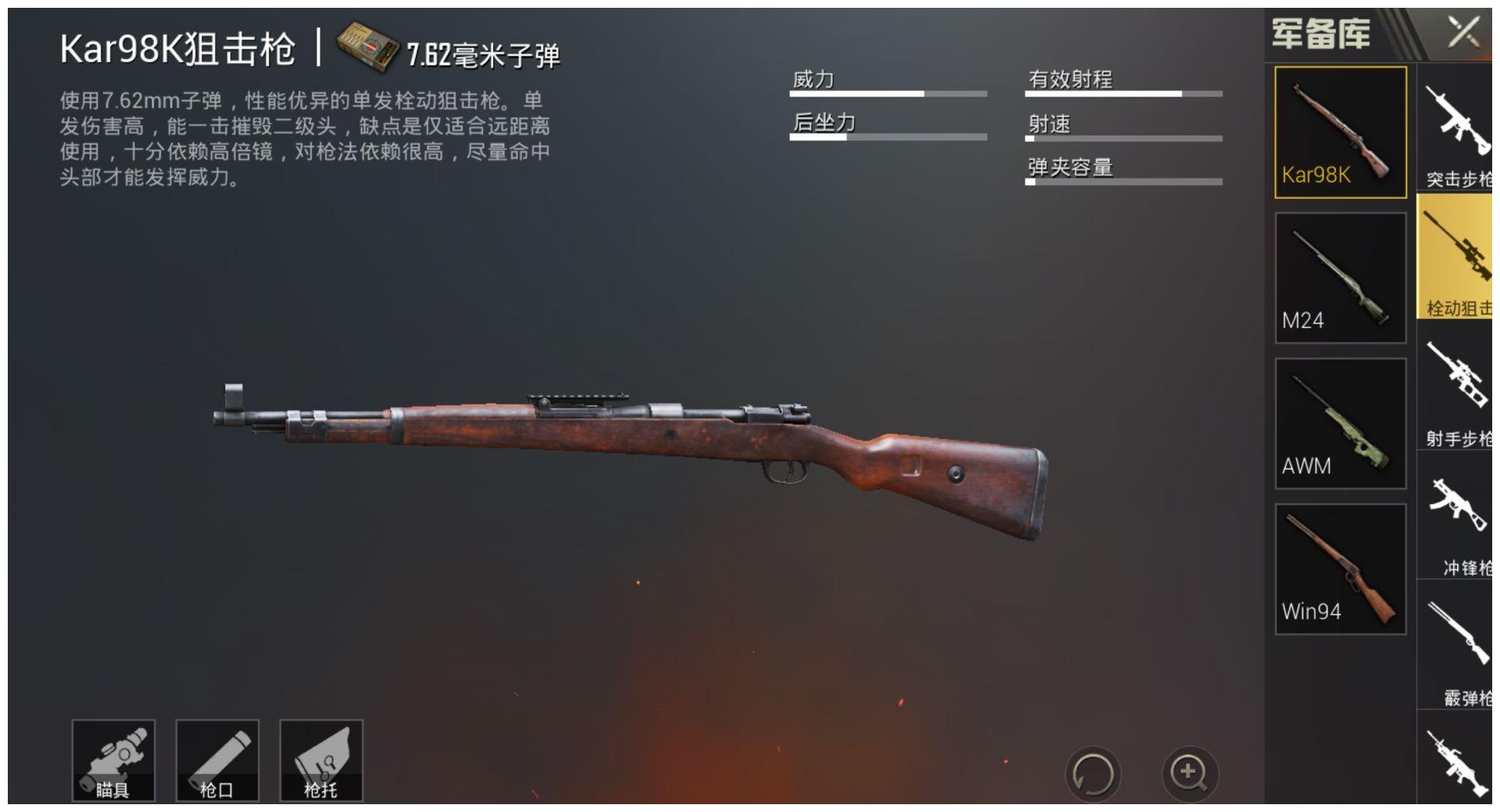Viewport: 1500px width, 812px height.
Task: Close the armory with the X button
Action: coord(1466,33)
